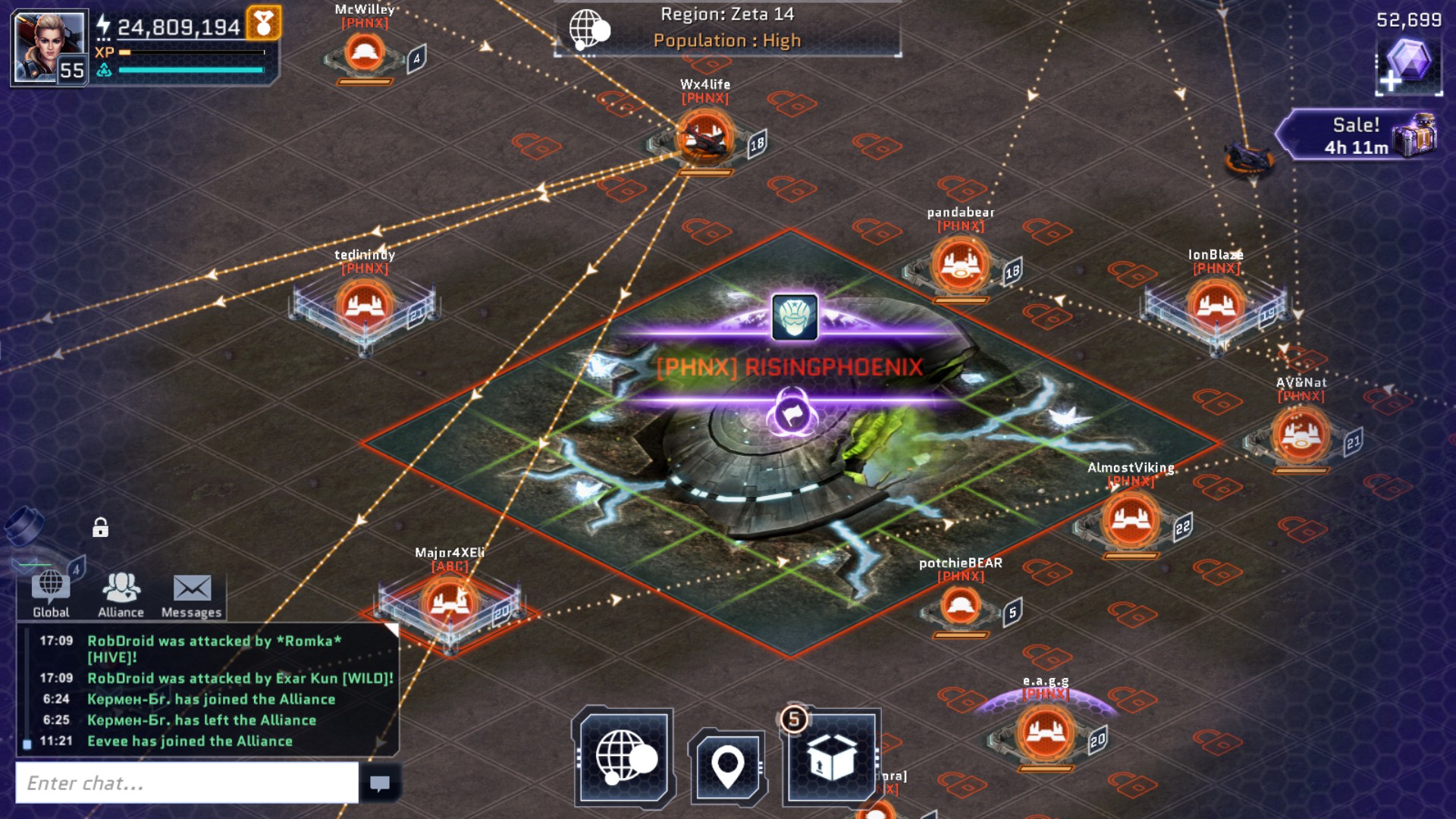Open the Messages tab

[191, 594]
